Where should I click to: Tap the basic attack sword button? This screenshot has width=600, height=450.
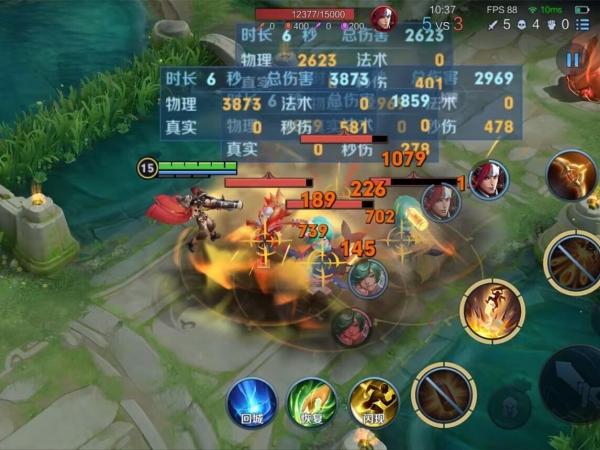573,383
